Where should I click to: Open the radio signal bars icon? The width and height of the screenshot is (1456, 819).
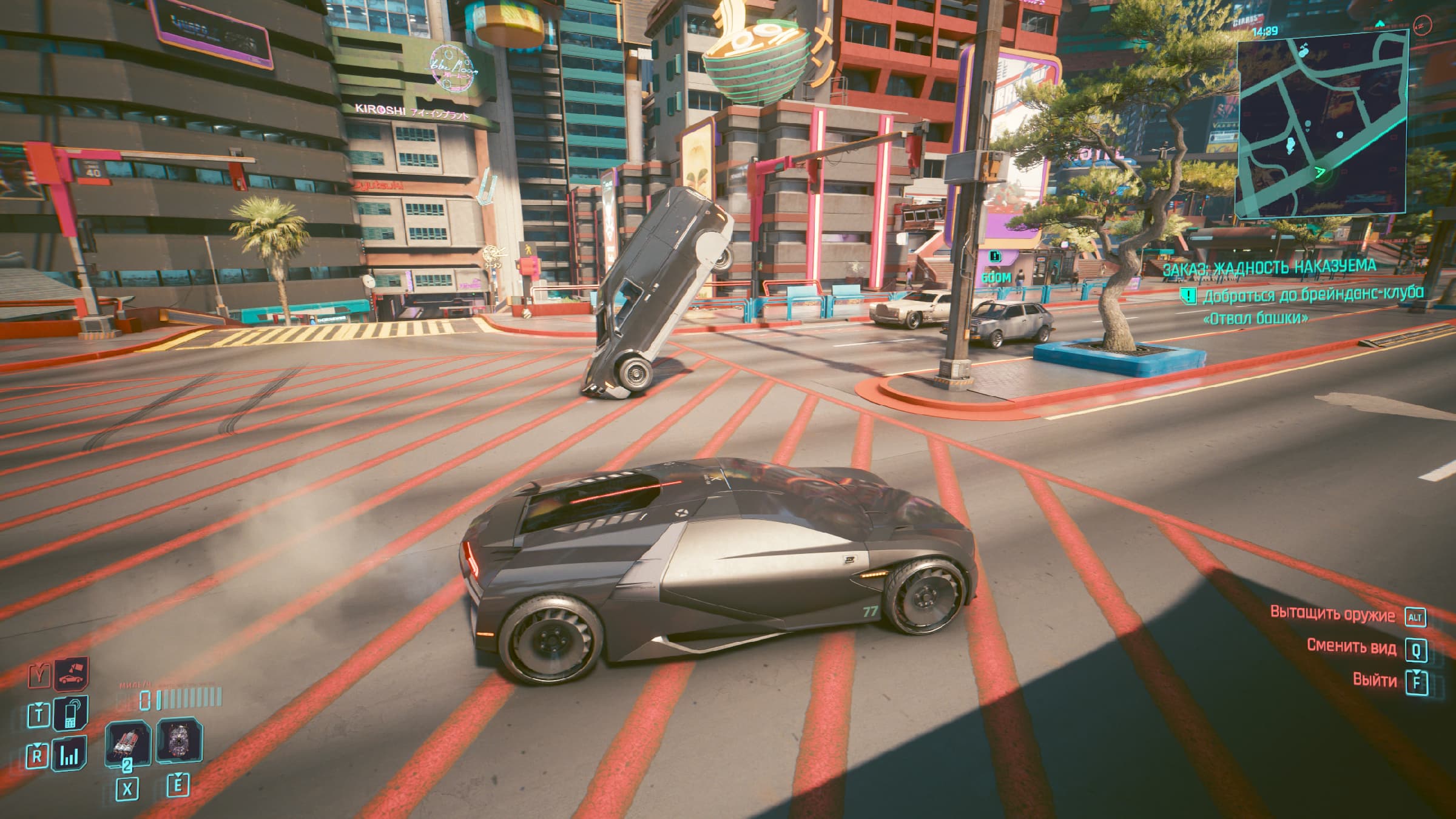(70, 755)
